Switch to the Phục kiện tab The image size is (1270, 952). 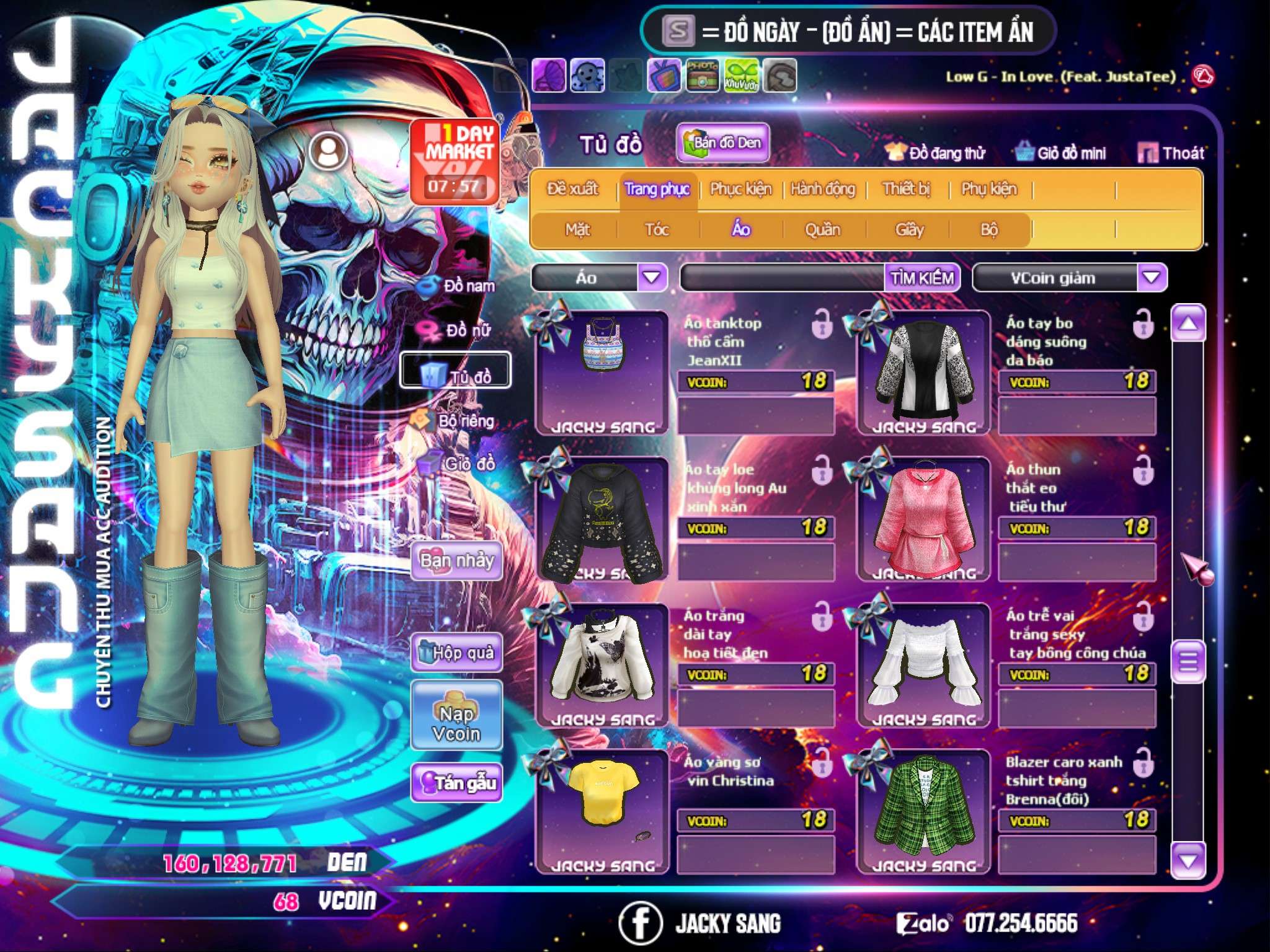[x=740, y=189]
